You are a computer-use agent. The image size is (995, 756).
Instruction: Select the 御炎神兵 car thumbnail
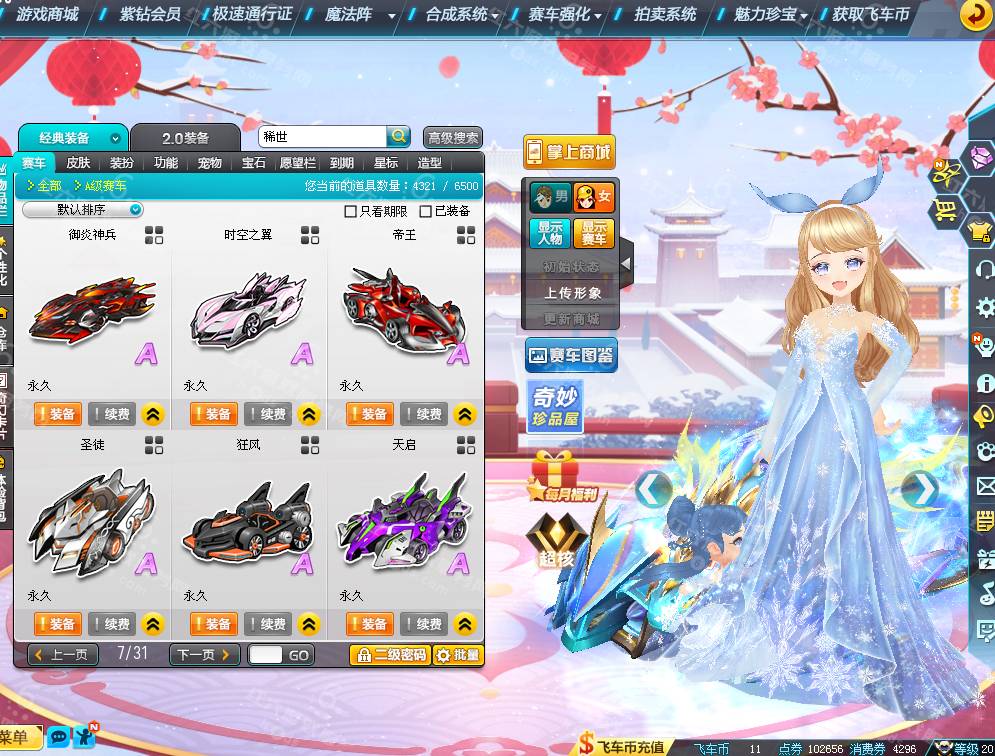93,312
